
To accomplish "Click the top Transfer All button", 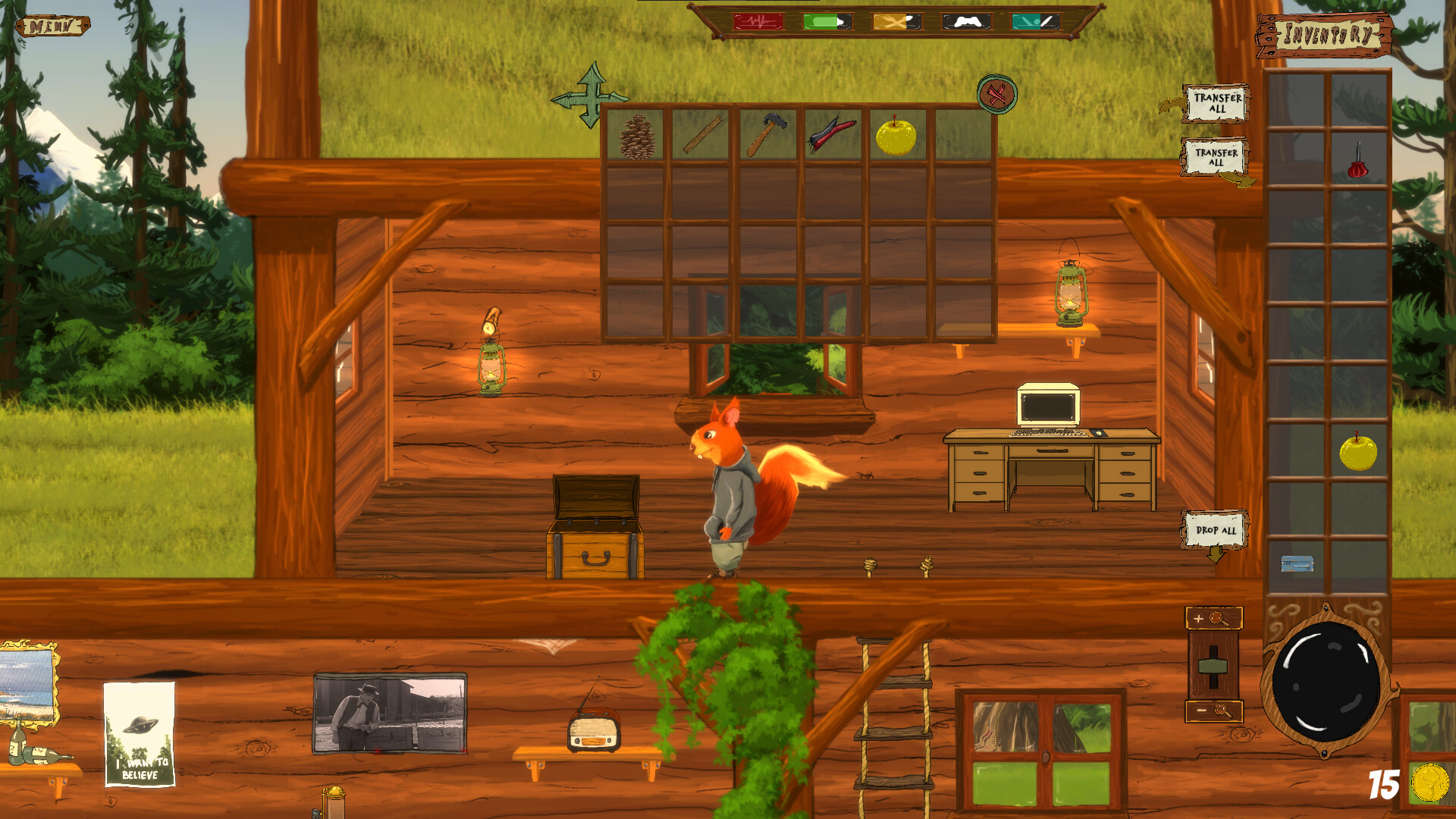I will [x=1216, y=105].
